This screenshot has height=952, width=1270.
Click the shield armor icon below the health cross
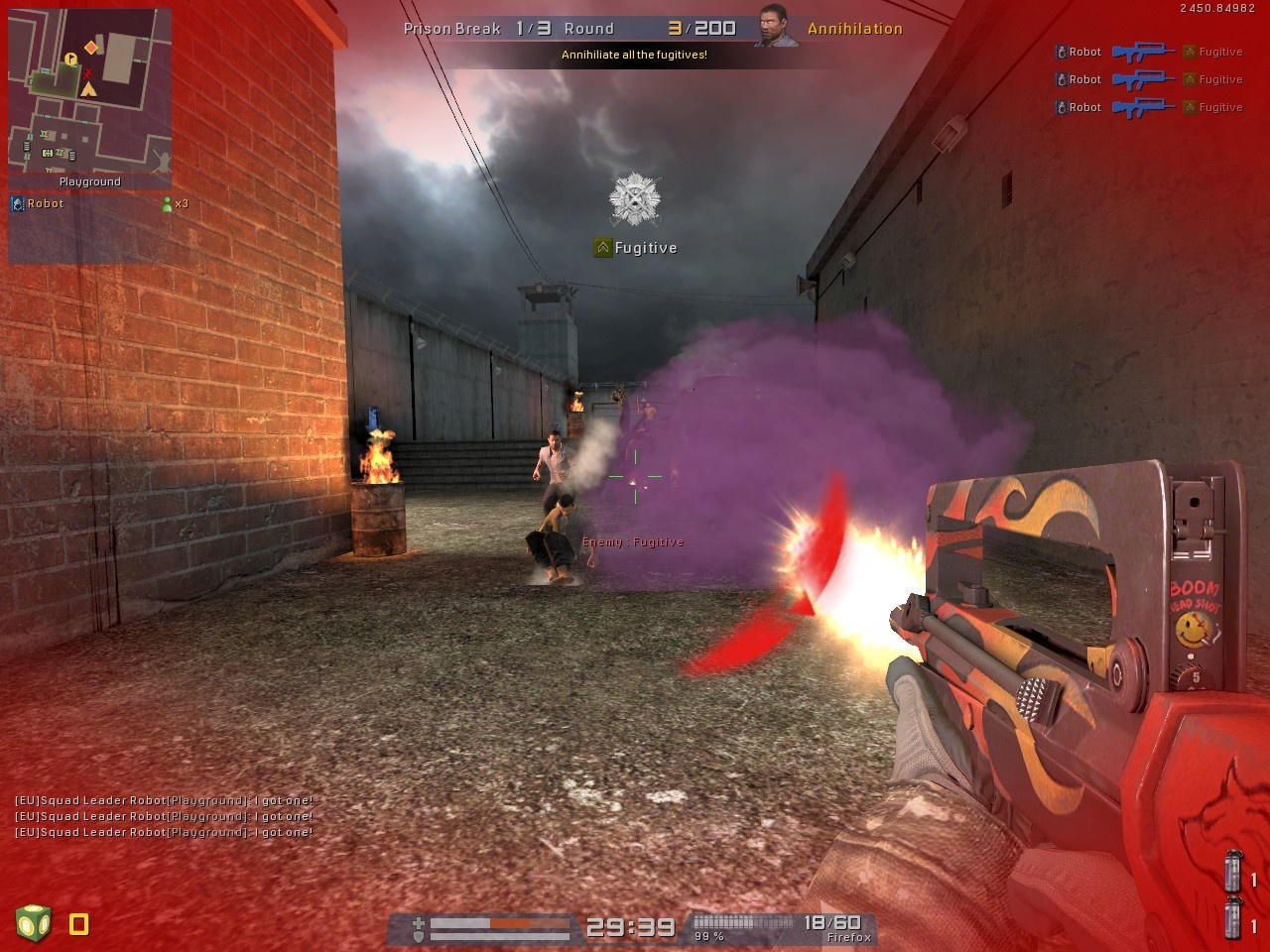(x=418, y=937)
